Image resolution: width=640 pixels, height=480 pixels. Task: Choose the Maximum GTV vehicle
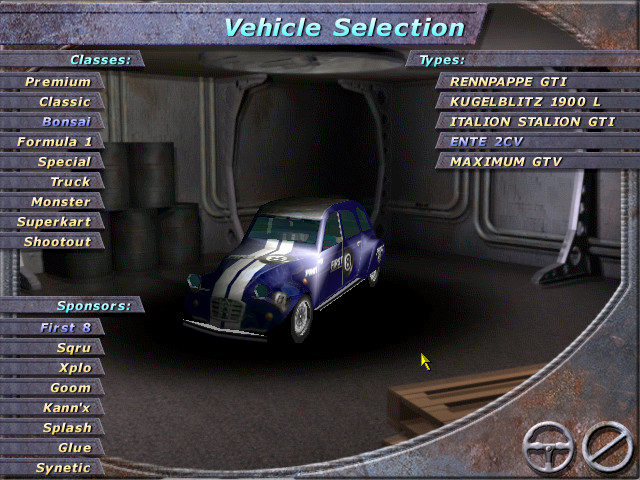click(505, 162)
